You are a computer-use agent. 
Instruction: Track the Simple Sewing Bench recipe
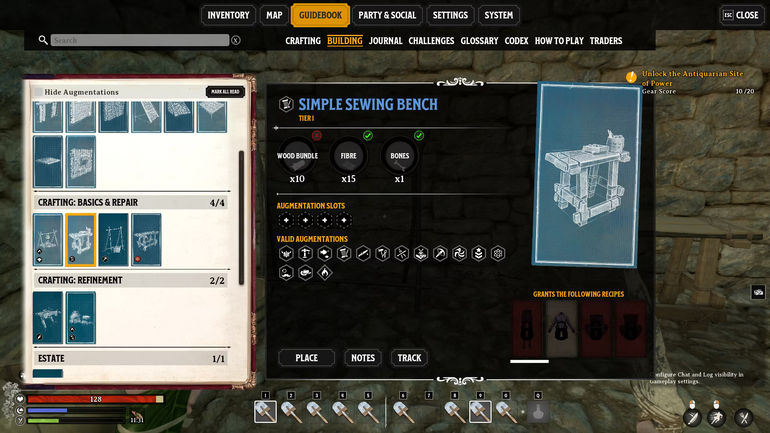410,358
